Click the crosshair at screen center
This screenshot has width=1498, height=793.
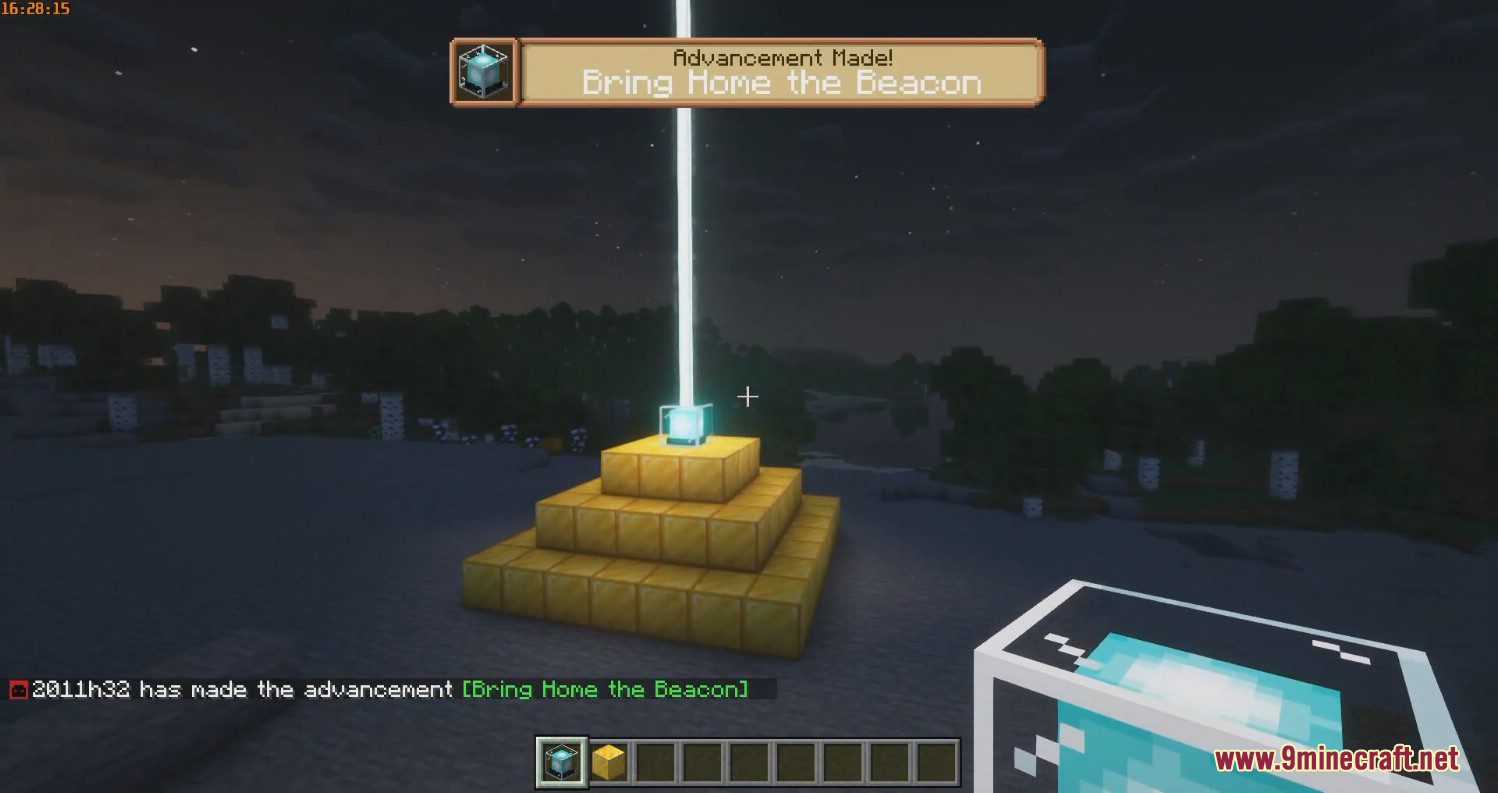point(748,397)
